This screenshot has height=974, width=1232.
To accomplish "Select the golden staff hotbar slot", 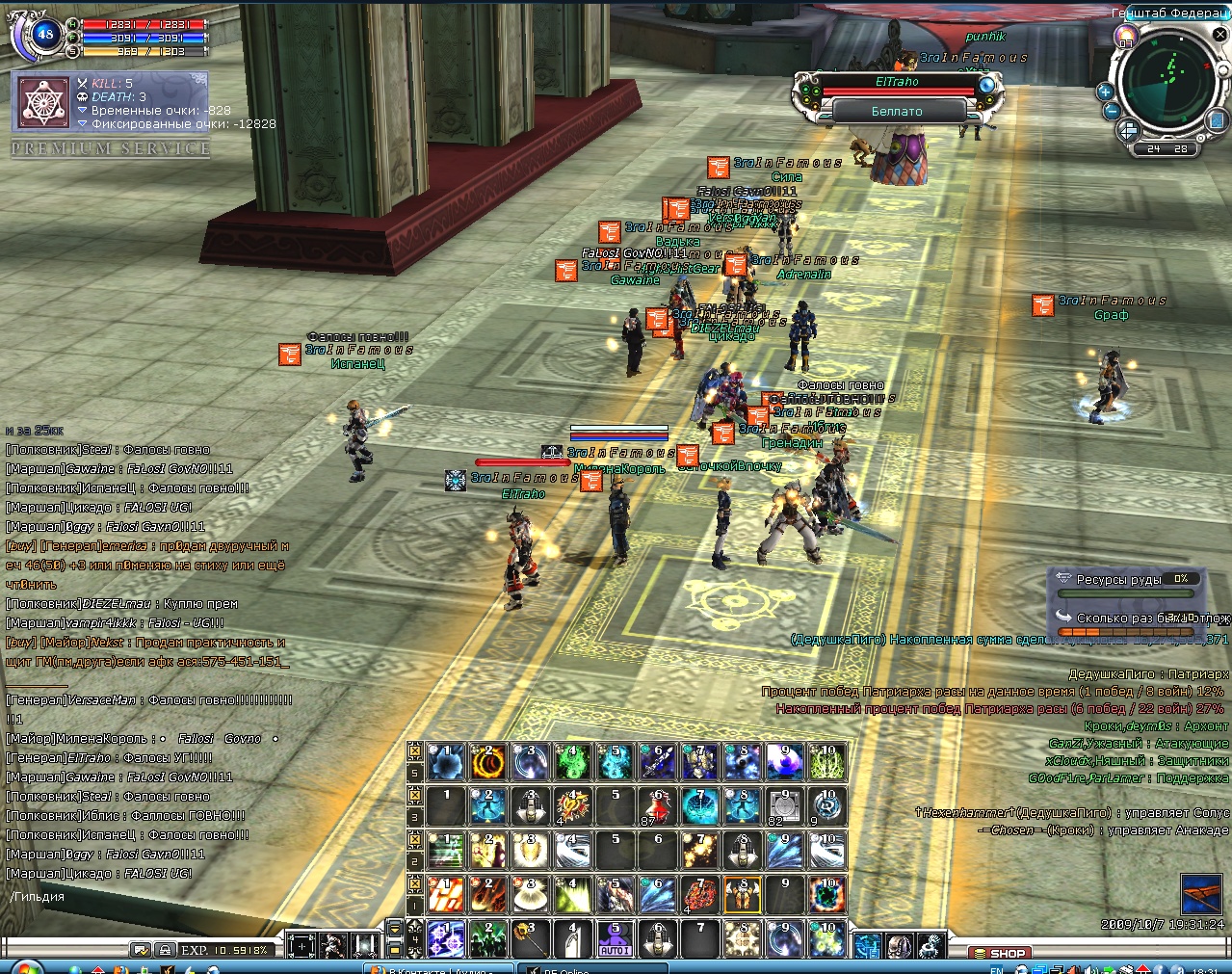I will pyautogui.click(x=530, y=939).
